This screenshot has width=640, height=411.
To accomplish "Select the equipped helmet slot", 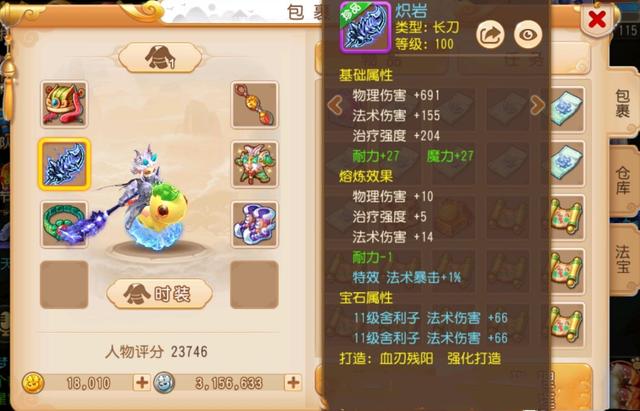I will tap(64, 104).
